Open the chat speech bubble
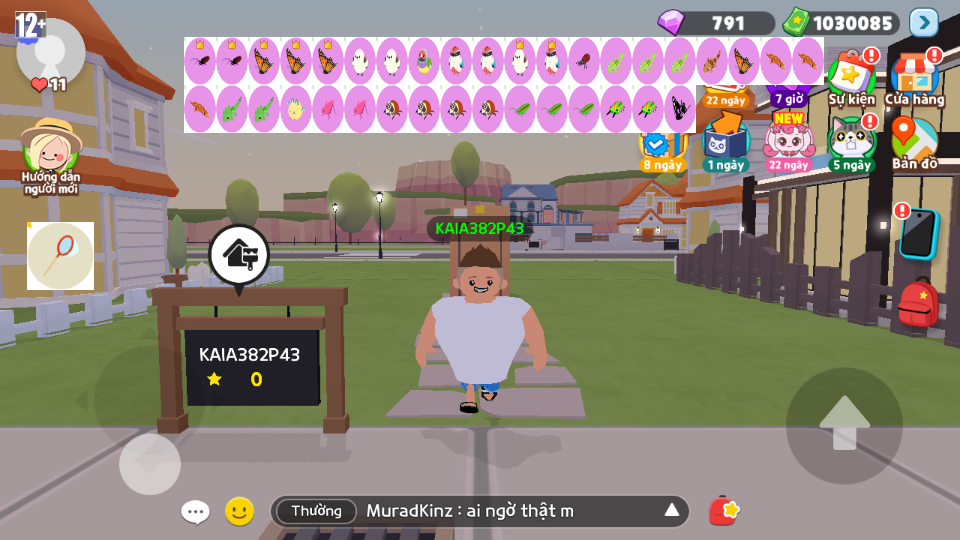 195,512
